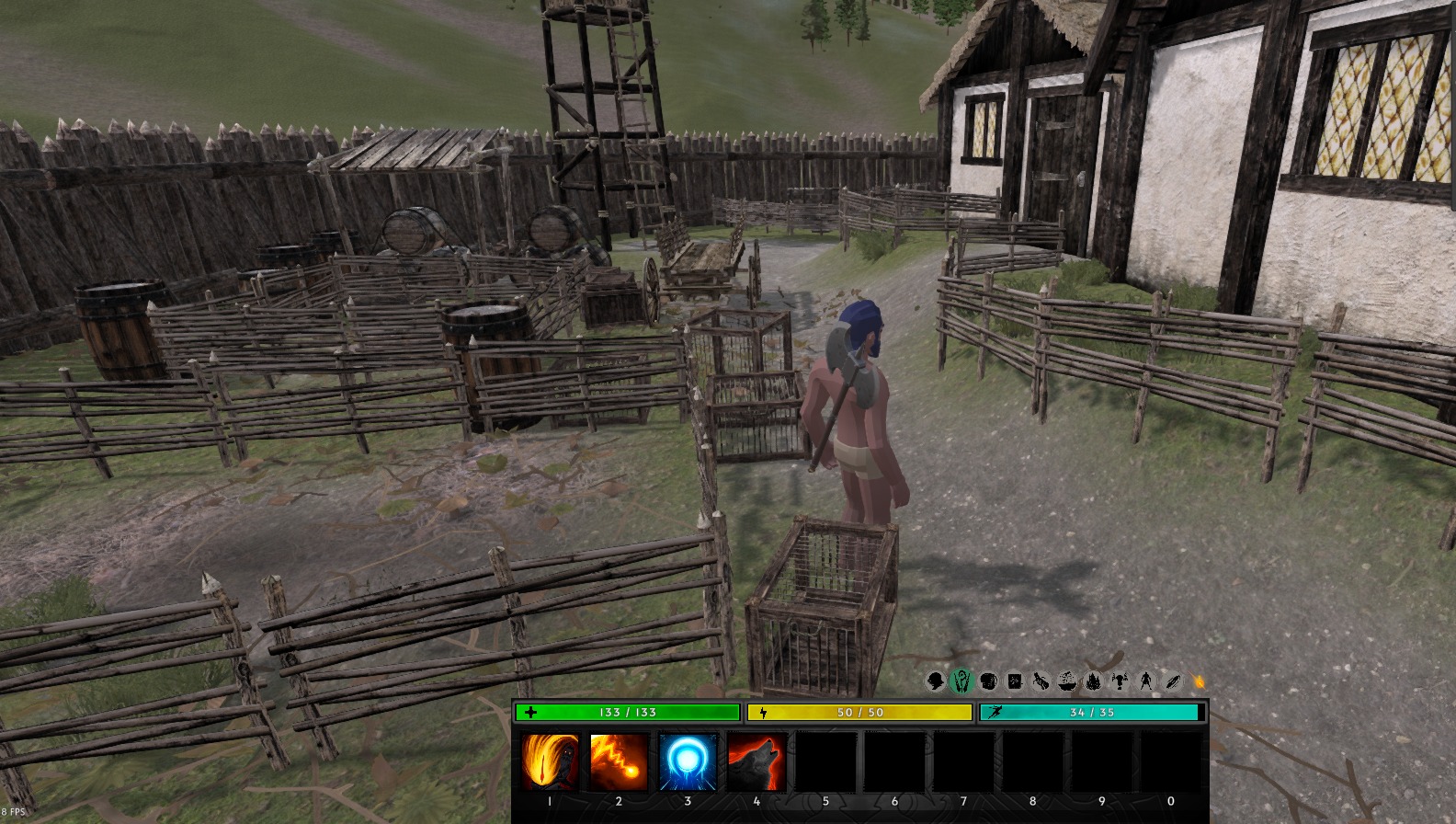
Task: Activate the fiery sword slash ability
Action: pyautogui.click(x=550, y=761)
